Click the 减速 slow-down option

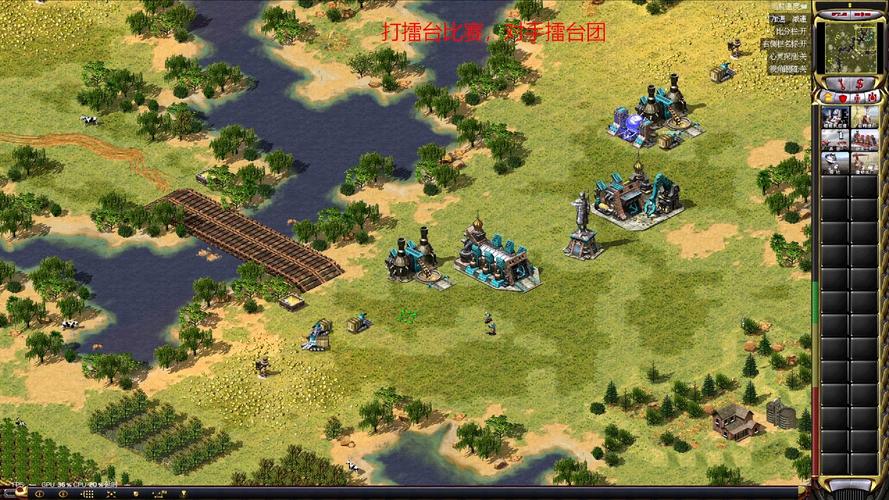[x=799, y=19]
